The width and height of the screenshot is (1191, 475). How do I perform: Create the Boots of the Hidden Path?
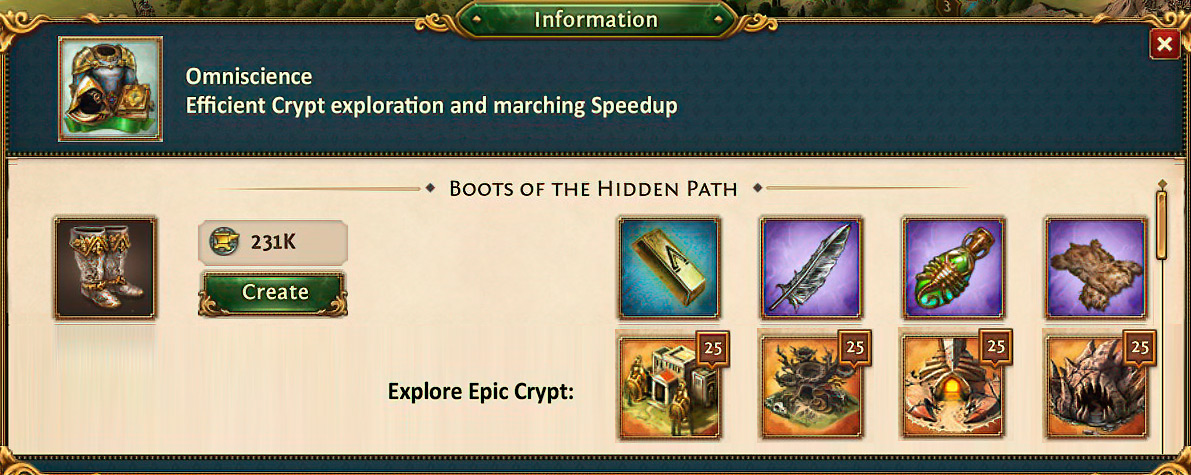(274, 292)
